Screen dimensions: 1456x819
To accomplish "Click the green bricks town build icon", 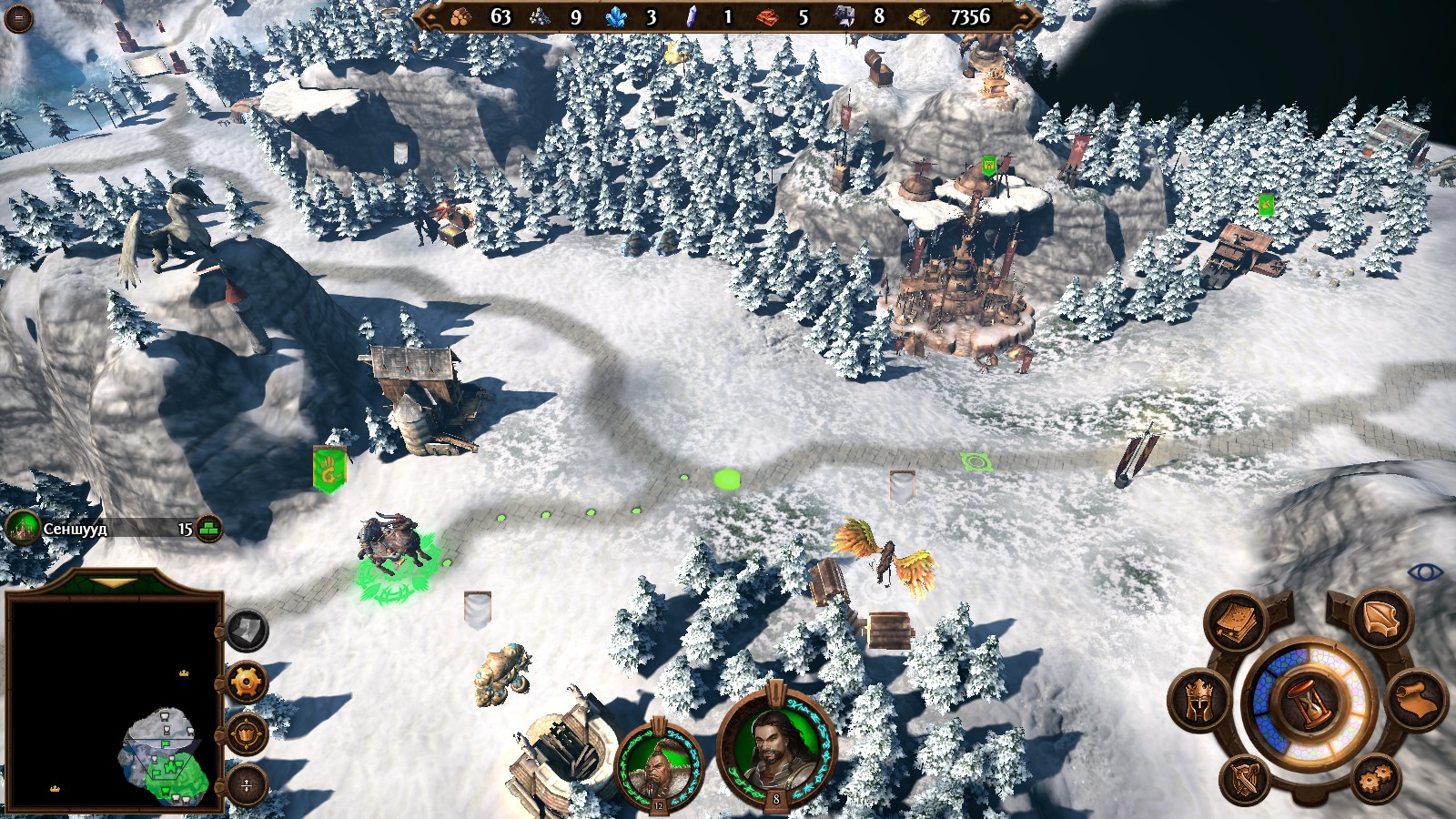I will (x=210, y=529).
